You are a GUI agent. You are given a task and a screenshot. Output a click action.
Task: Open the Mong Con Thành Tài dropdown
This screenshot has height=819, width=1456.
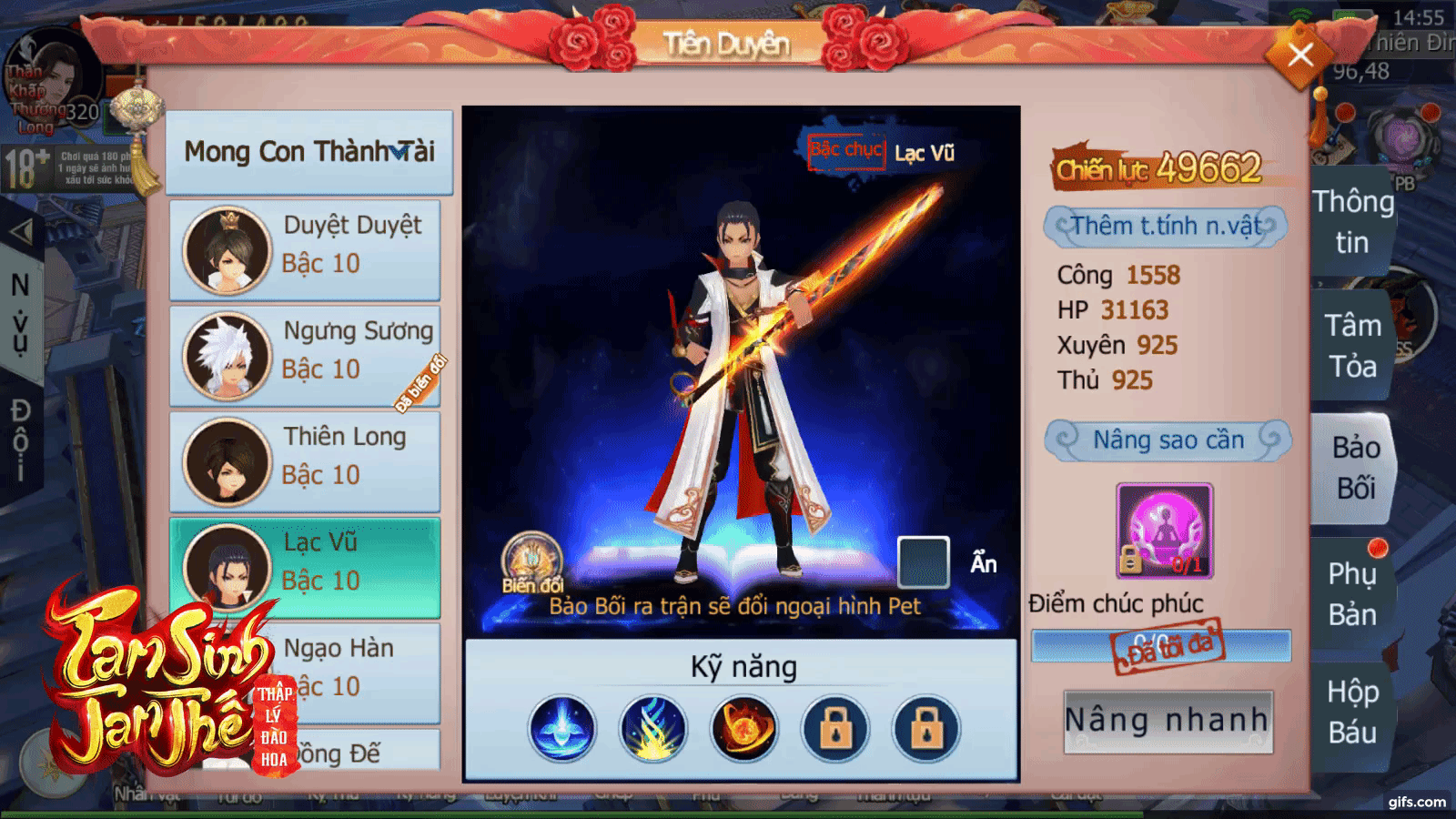(x=308, y=151)
